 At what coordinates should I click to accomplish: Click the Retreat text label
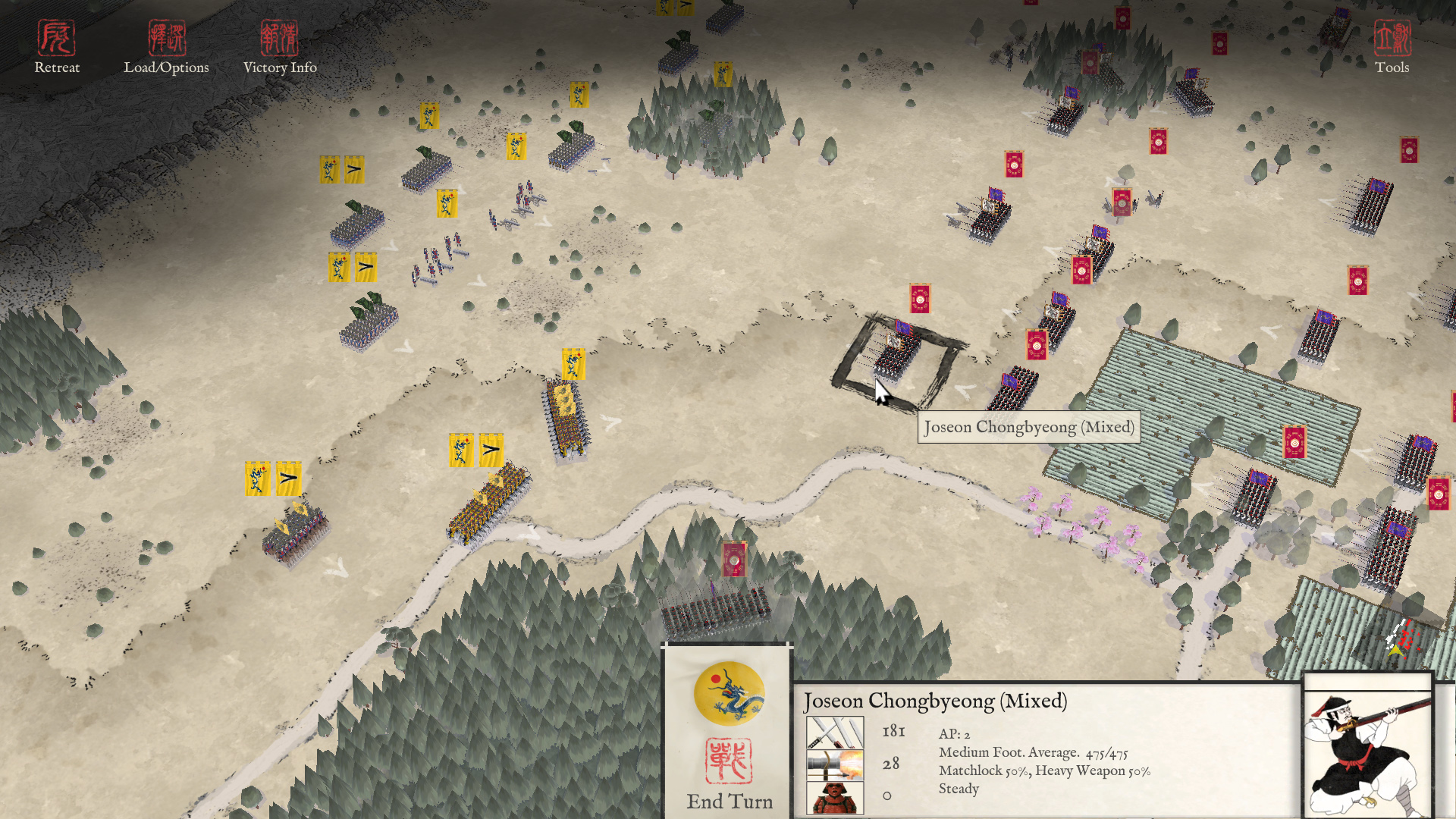click(x=56, y=67)
